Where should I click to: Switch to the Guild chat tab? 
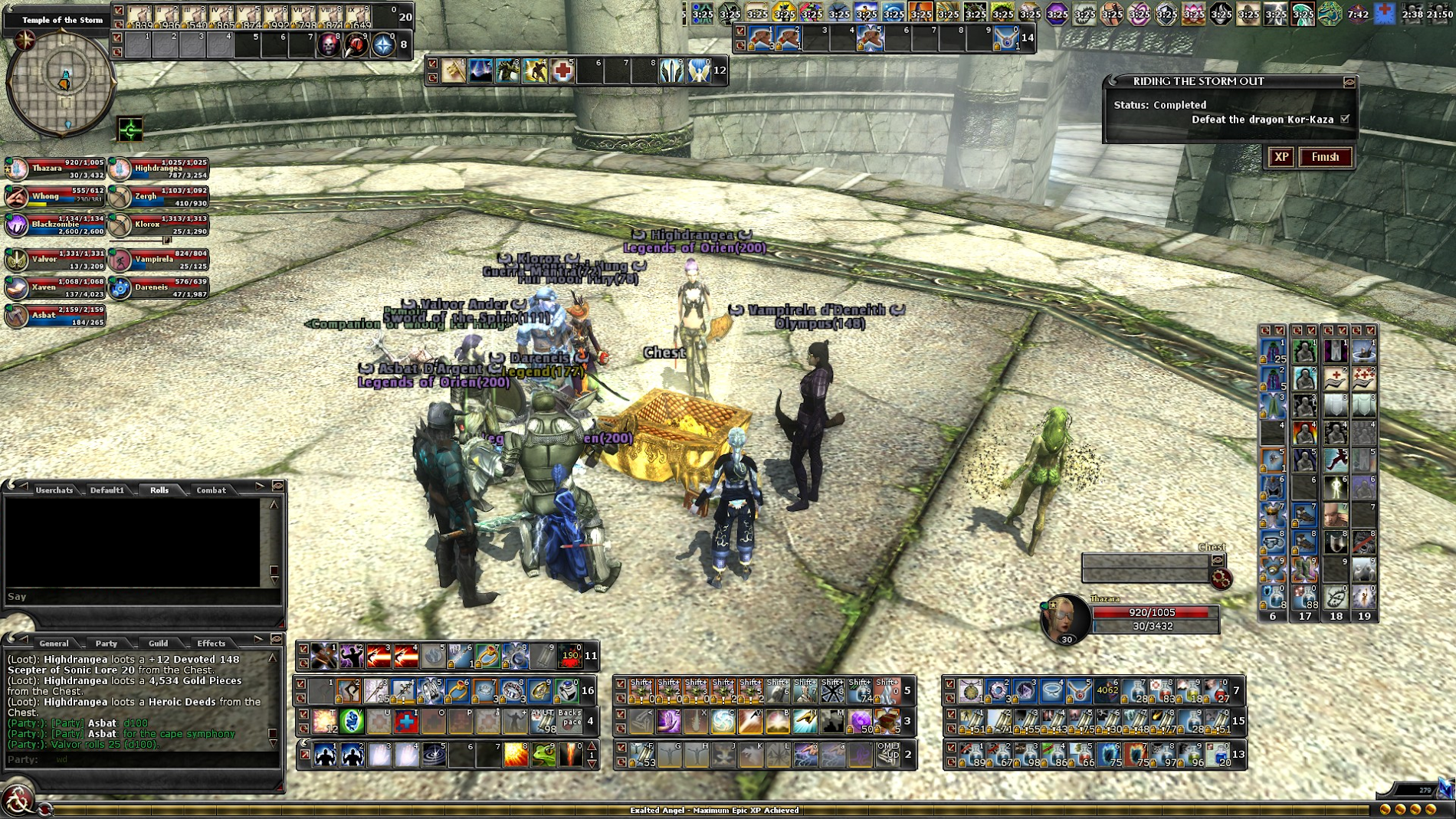pyautogui.click(x=158, y=643)
